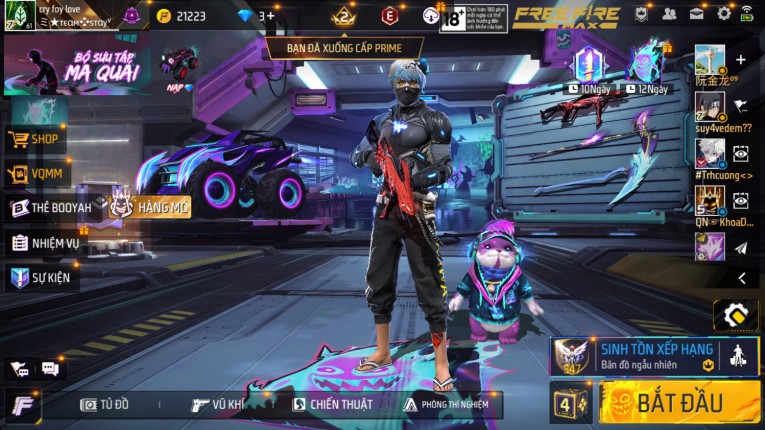Add diamonds with the plus button

(270, 16)
